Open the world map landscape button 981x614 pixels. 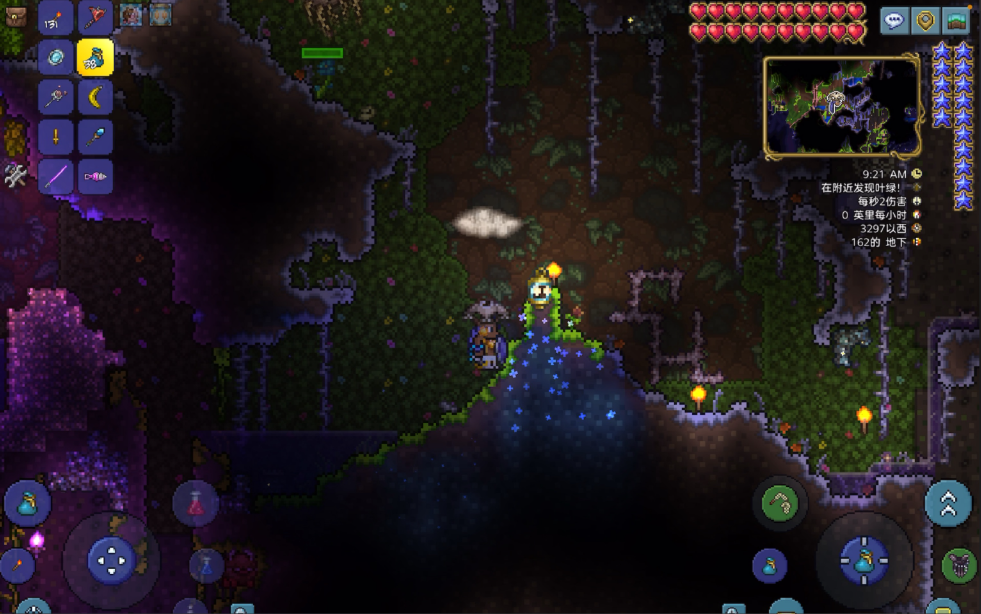tap(956, 20)
